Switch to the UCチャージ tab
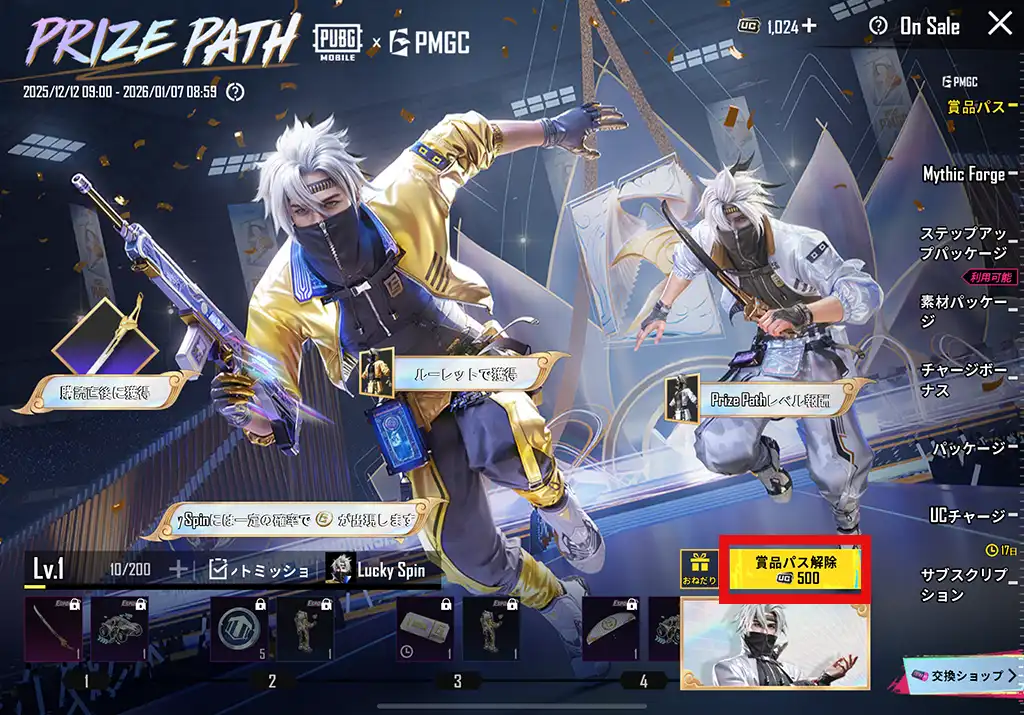The image size is (1024, 715). coord(967,516)
